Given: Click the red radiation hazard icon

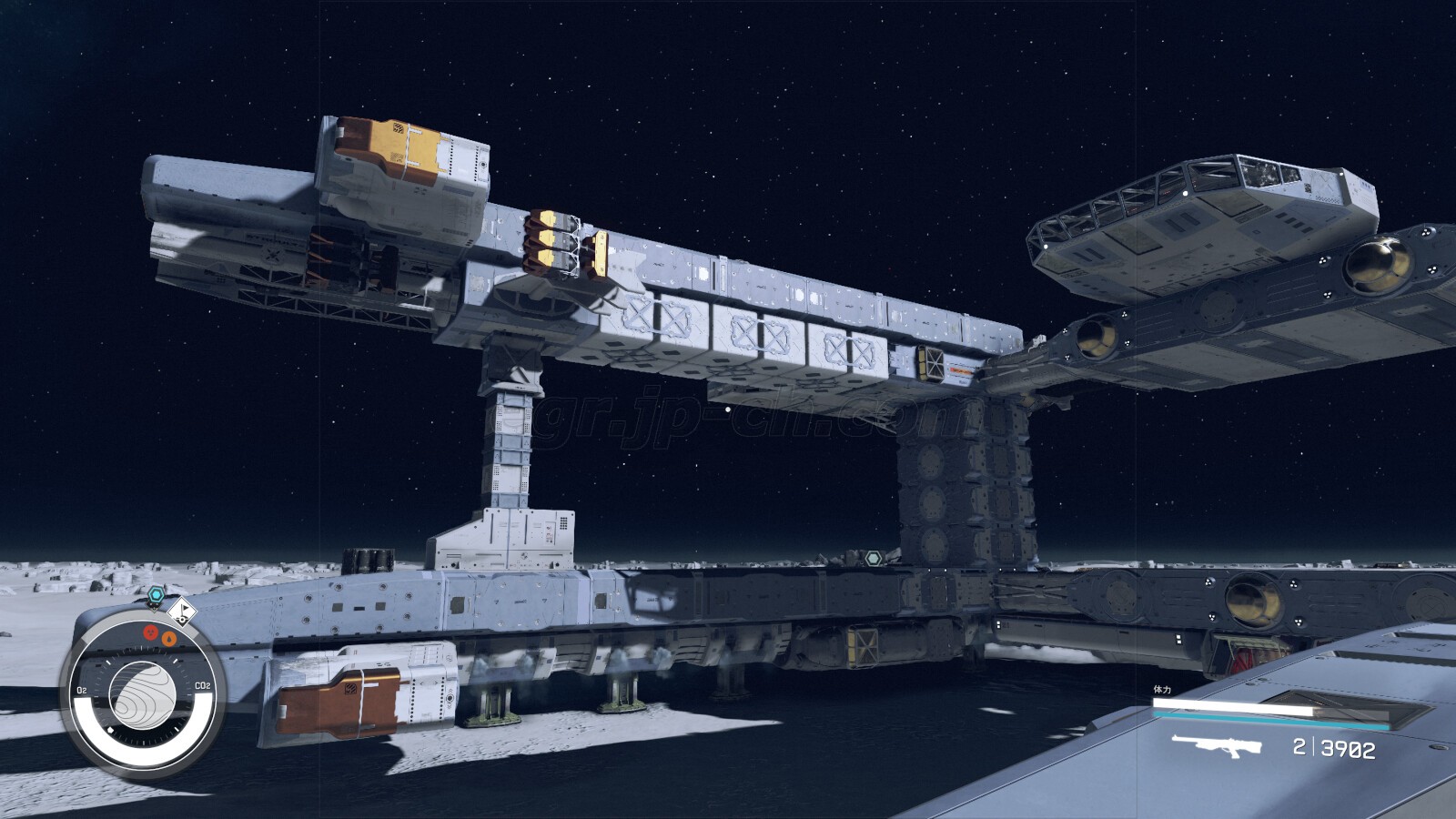Looking at the screenshot, I should tap(152, 633).
